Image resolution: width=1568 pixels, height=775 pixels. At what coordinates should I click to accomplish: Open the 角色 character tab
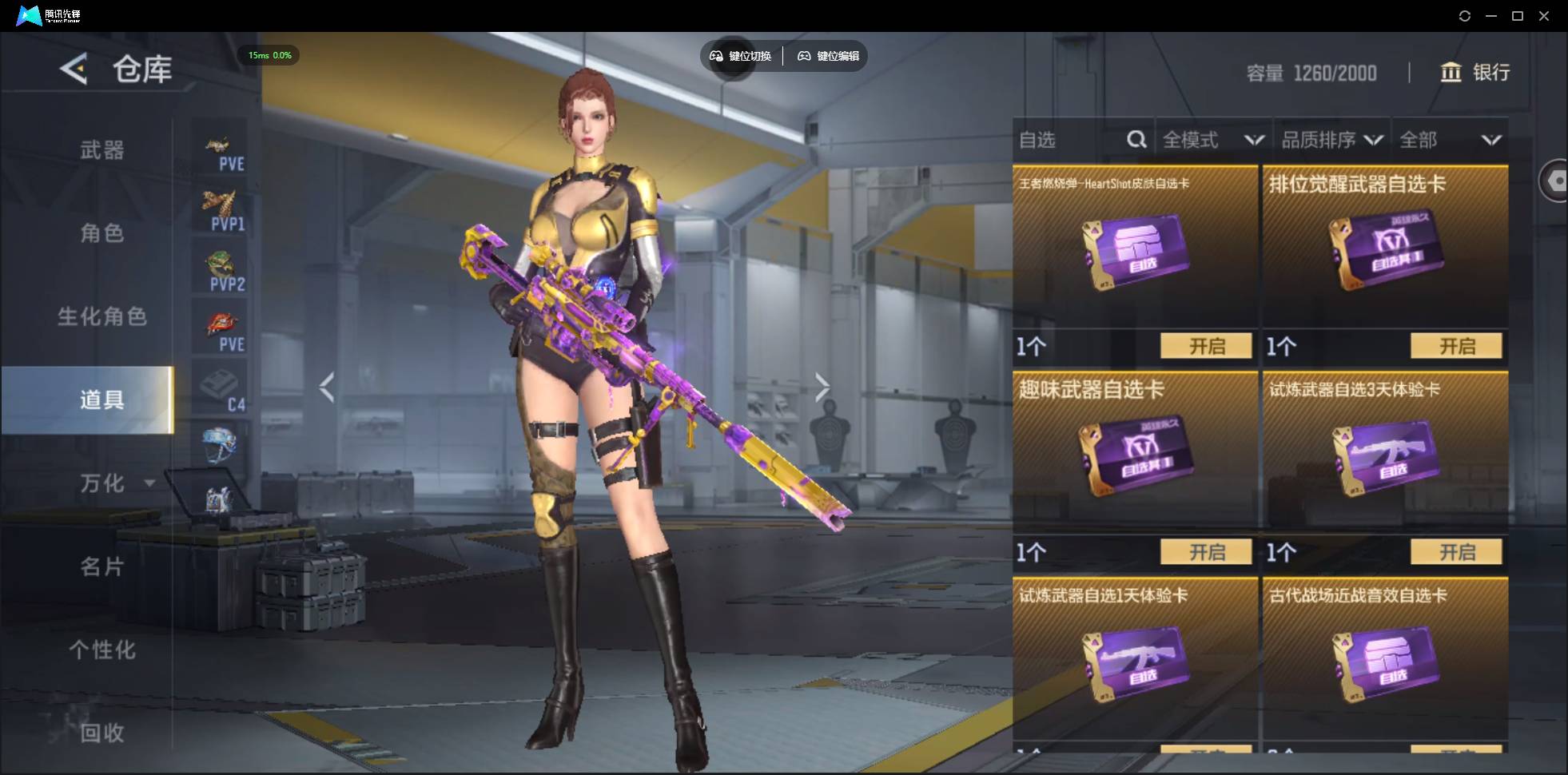tap(102, 233)
